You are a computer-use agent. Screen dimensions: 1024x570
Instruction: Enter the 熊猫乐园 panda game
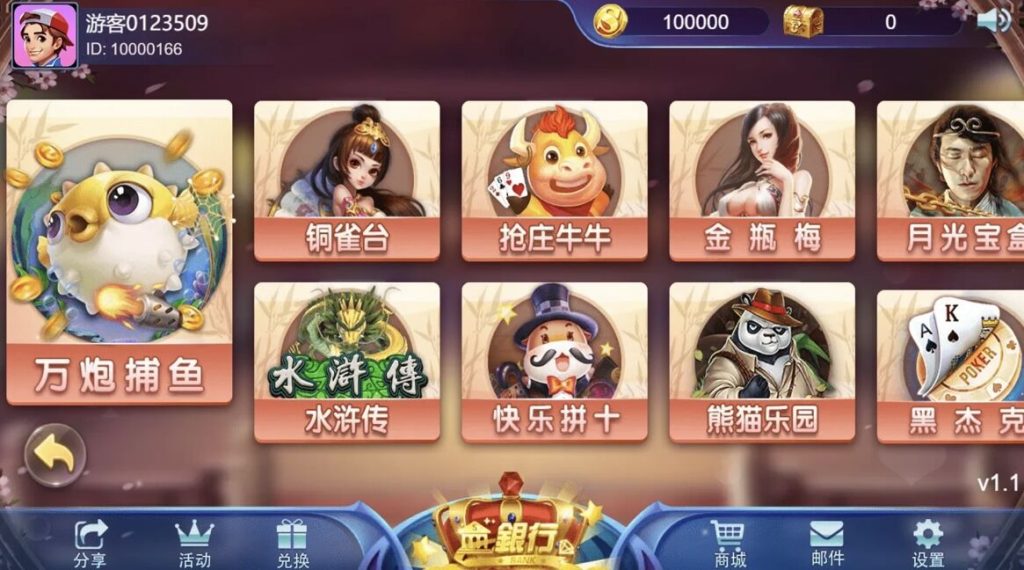click(x=762, y=362)
